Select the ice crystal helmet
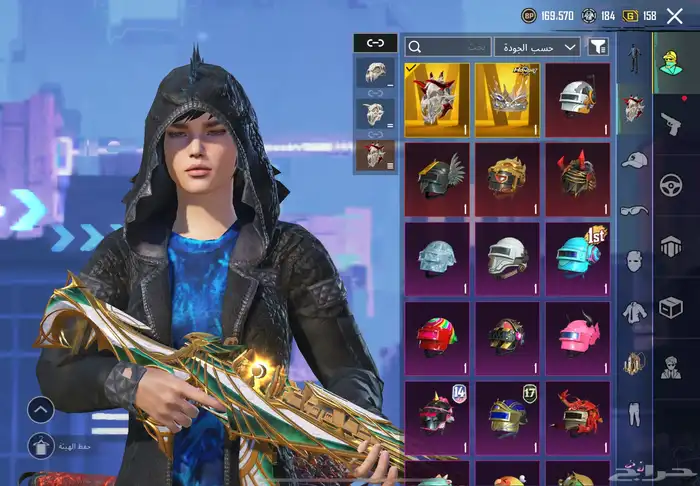 tap(437, 257)
